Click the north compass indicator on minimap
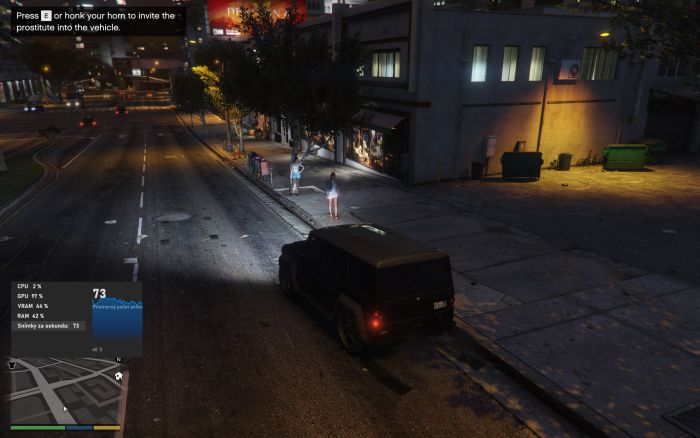700x438 pixels. click(x=118, y=360)
